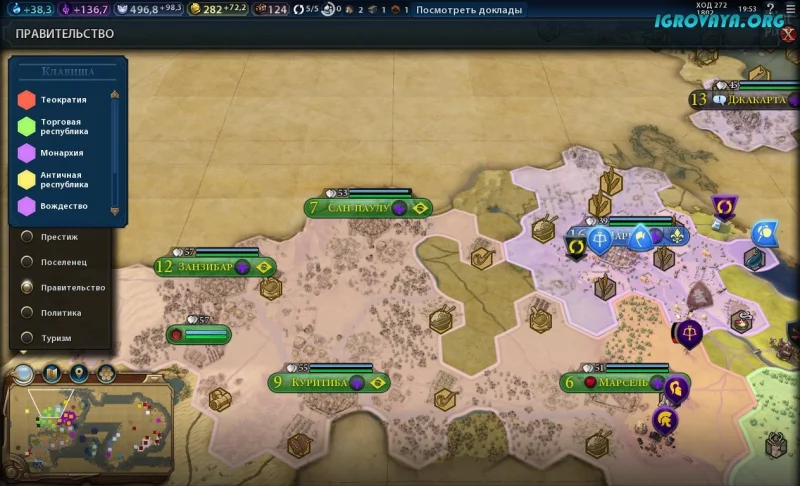Screen dimensions: 800x486
Task: Toggle strategic view with the hex-flower button
Action: (105, 374)
